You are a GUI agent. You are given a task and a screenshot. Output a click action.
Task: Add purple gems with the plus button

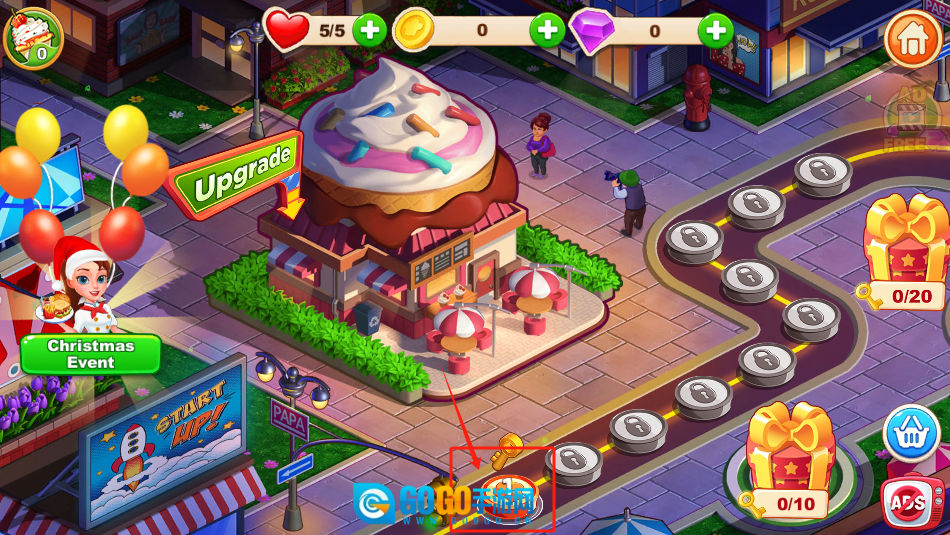[715, 30]
